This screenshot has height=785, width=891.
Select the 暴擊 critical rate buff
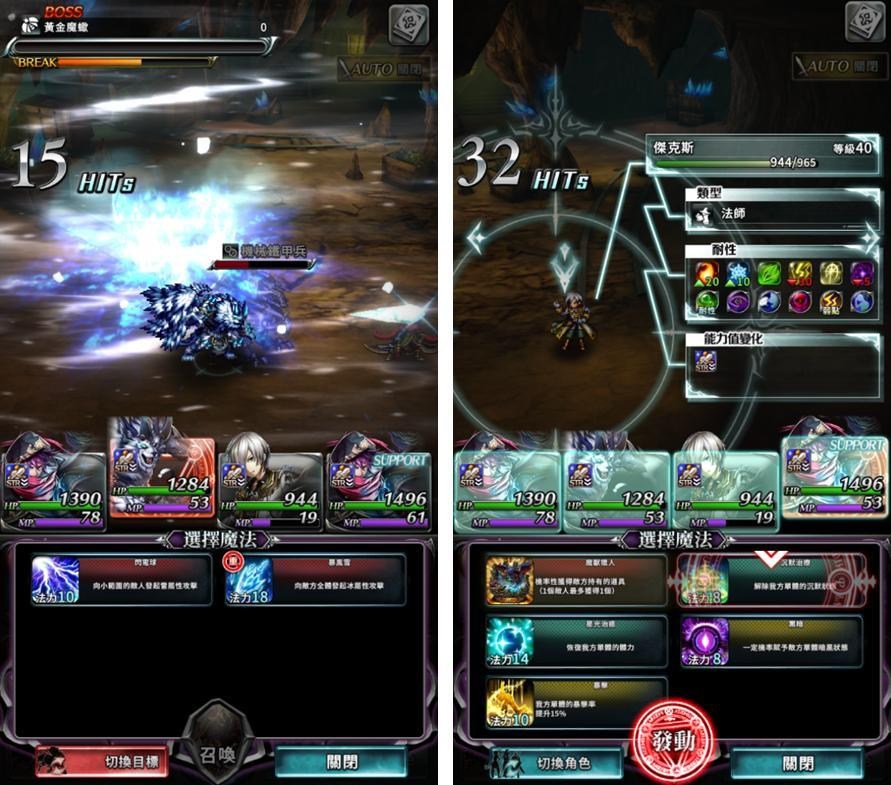[x=575, y=702]
